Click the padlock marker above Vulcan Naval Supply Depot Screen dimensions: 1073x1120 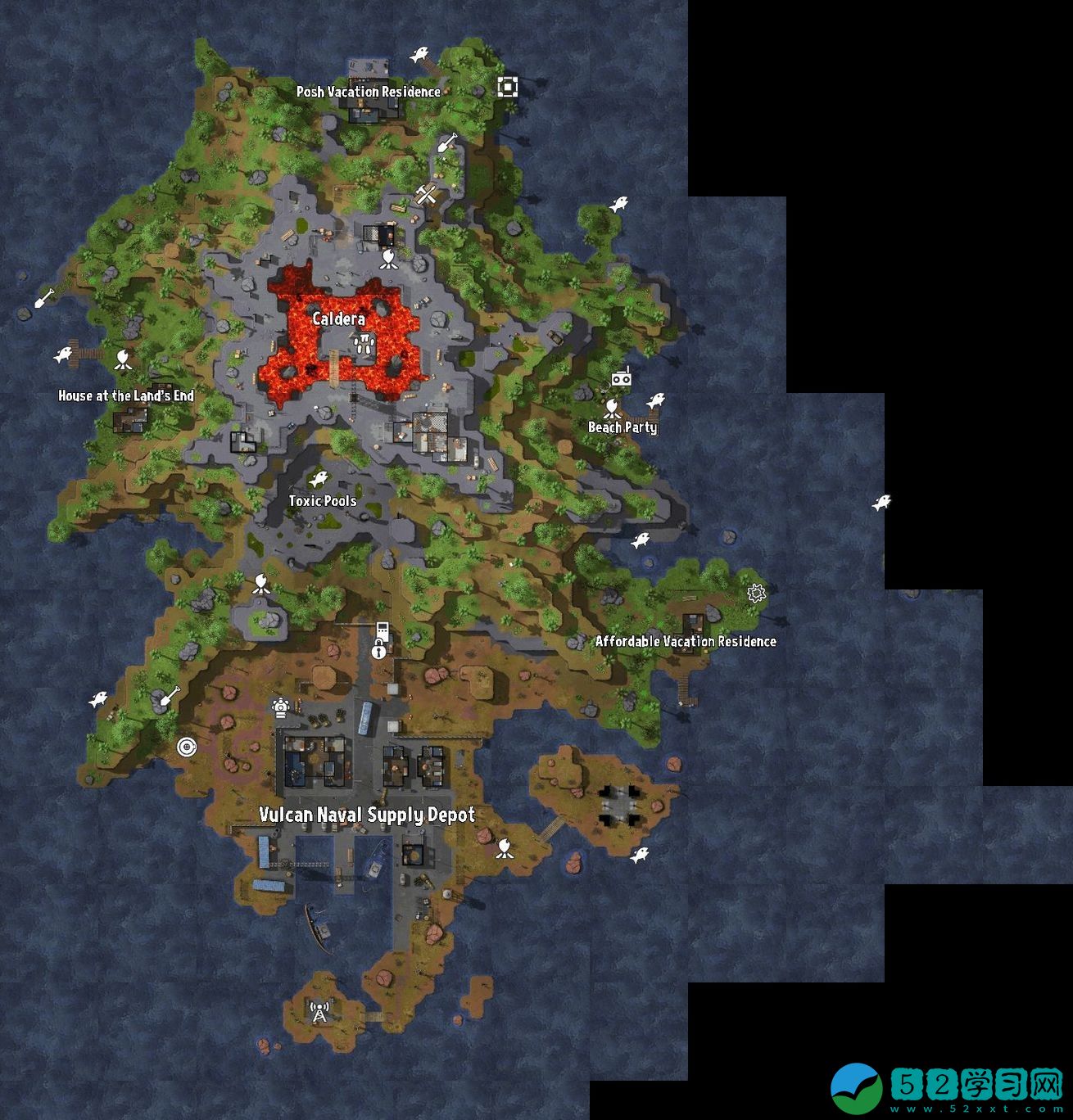378,652
